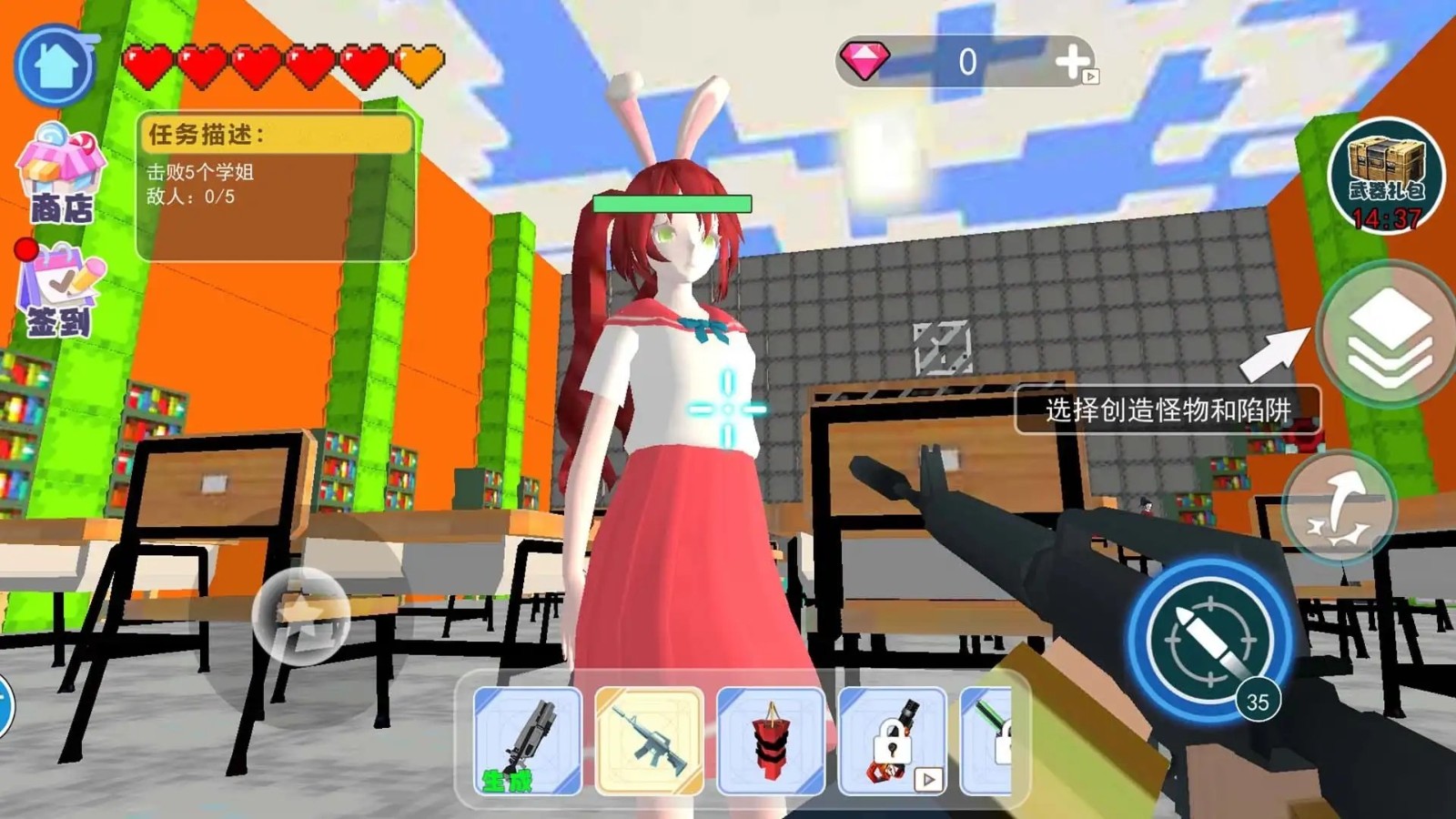
Task: Open the 商店 shop
Action: click(x=60, y=176)
